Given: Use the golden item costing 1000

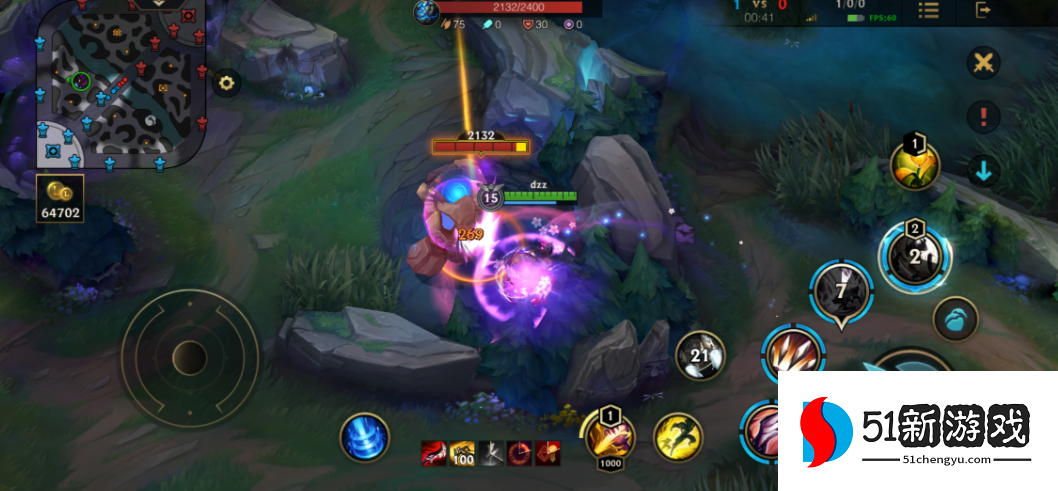Looking at the screenshot, I should click(610, 436).
